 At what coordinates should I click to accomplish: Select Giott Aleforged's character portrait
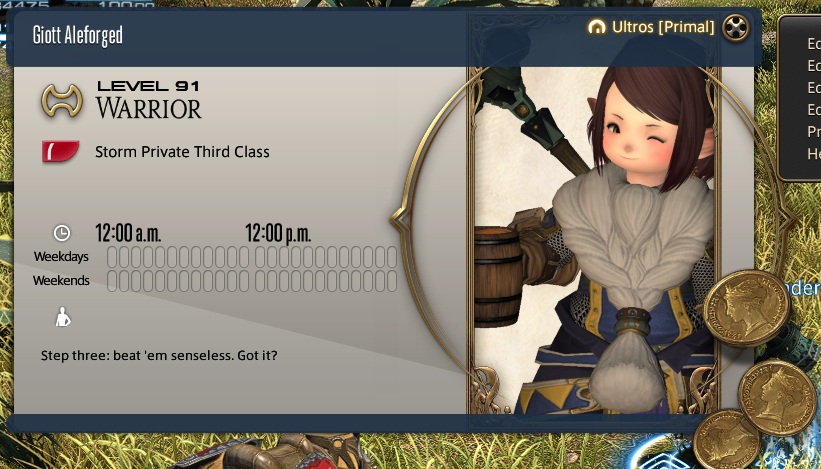point(596,240)
